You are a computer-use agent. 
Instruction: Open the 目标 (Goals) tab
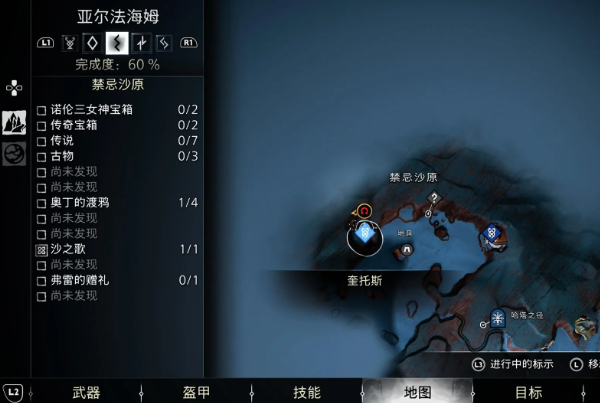528,392
